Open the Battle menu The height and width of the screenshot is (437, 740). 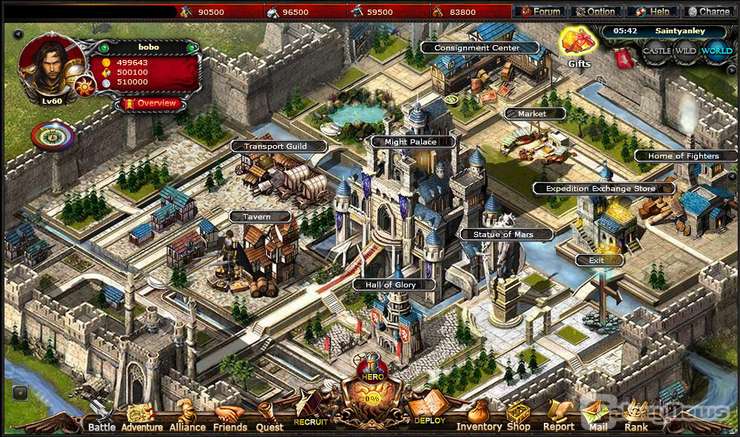point(101,416)
